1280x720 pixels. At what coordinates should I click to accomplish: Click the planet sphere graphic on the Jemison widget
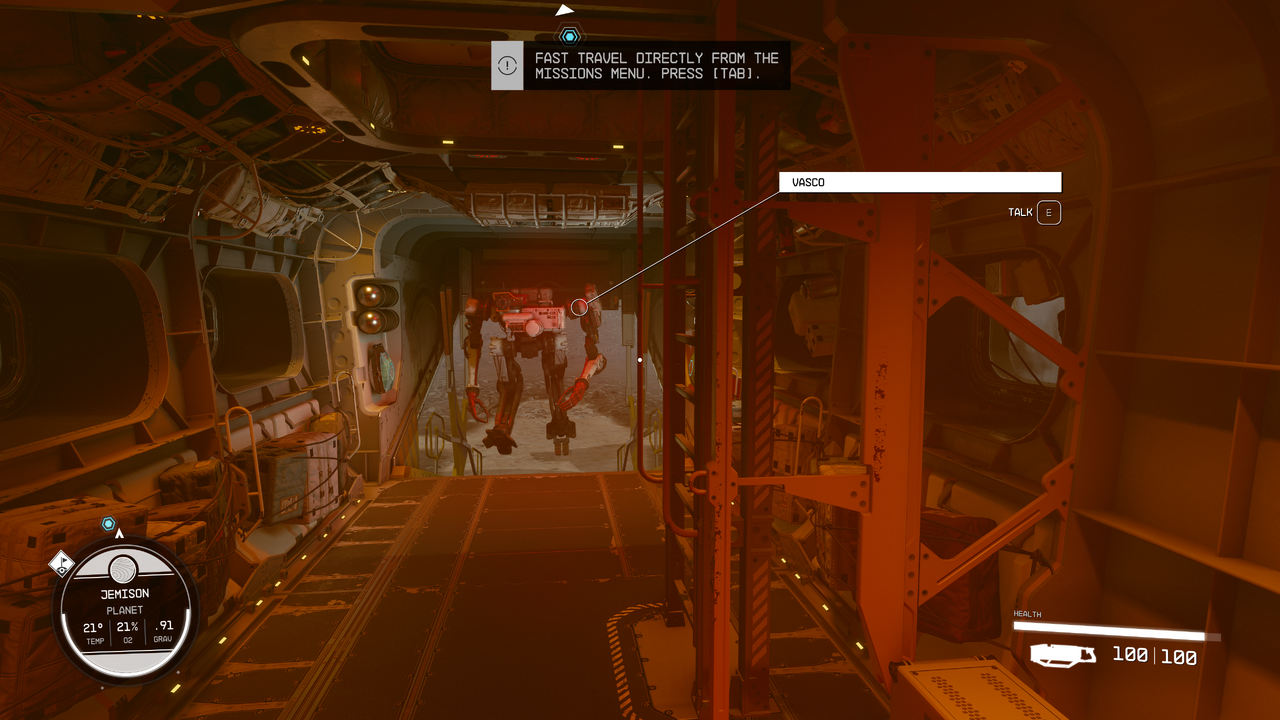pyautogui.click(x=122, y=566)
